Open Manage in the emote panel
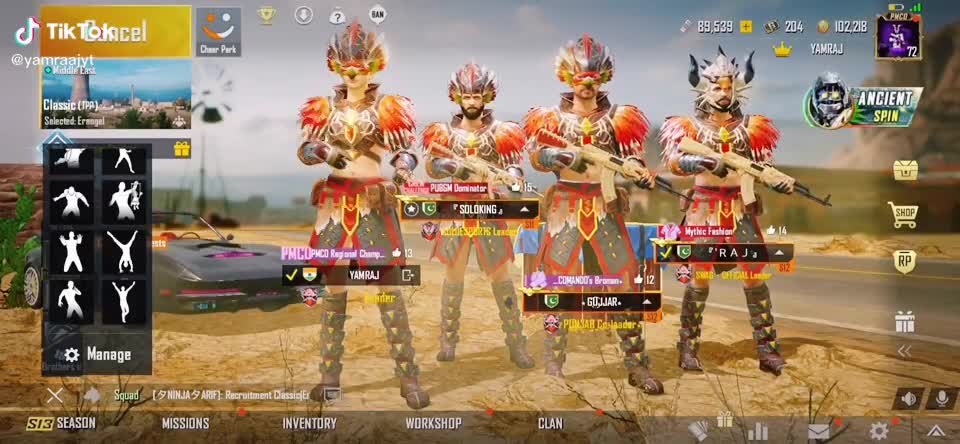960x444 pixels. coord(98,354)
